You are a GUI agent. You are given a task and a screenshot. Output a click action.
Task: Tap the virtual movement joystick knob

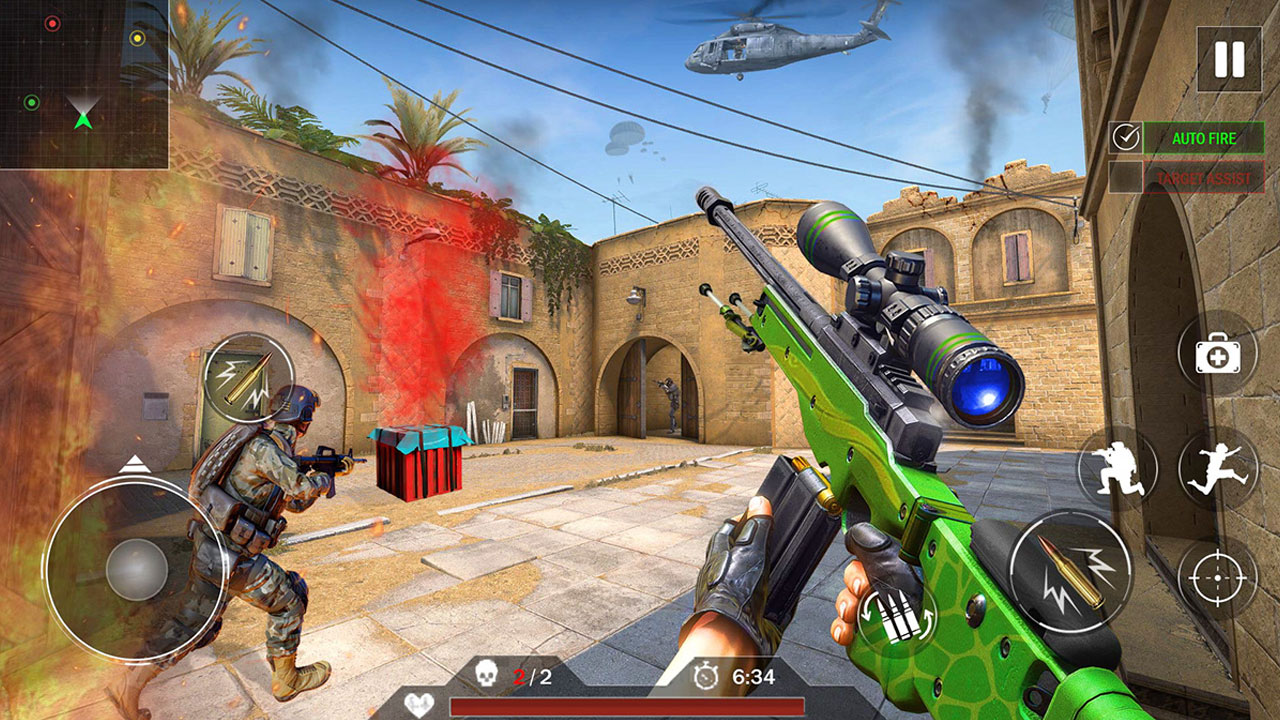137,570
